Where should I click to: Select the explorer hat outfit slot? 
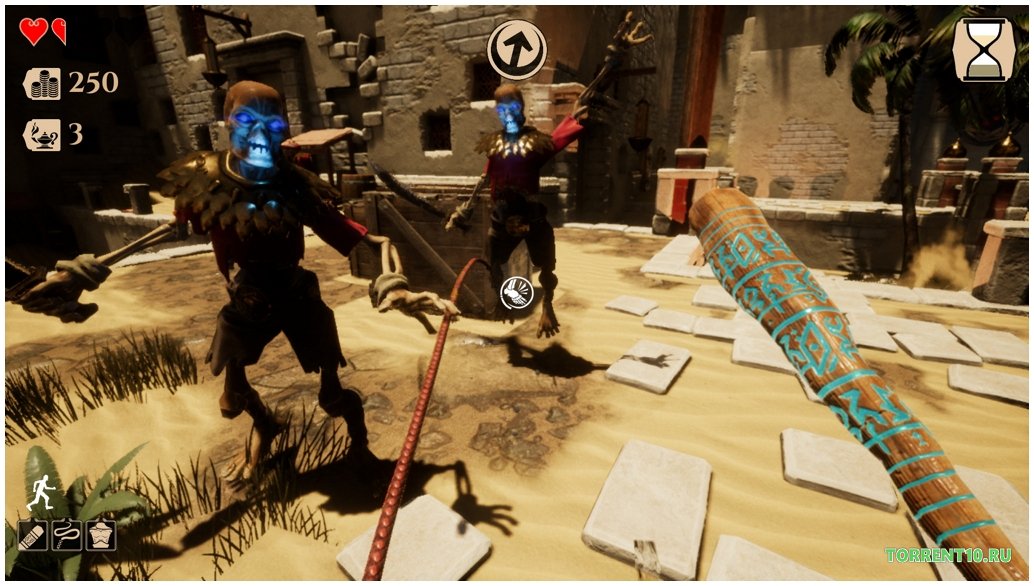pyautogui.click(x=101, y=535)
